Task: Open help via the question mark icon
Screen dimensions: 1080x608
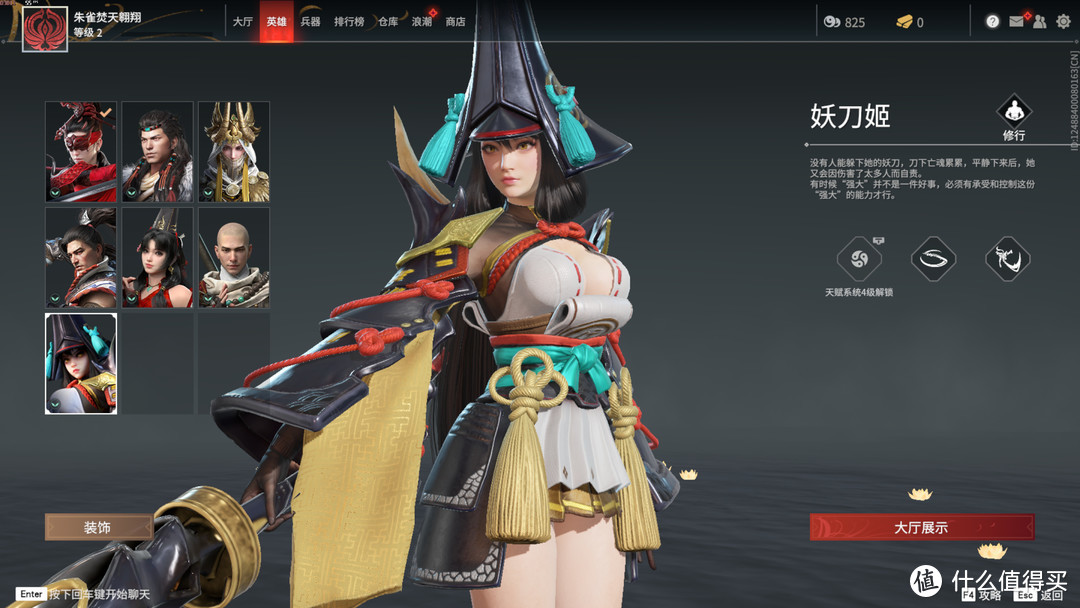Action: click(992, 21)
